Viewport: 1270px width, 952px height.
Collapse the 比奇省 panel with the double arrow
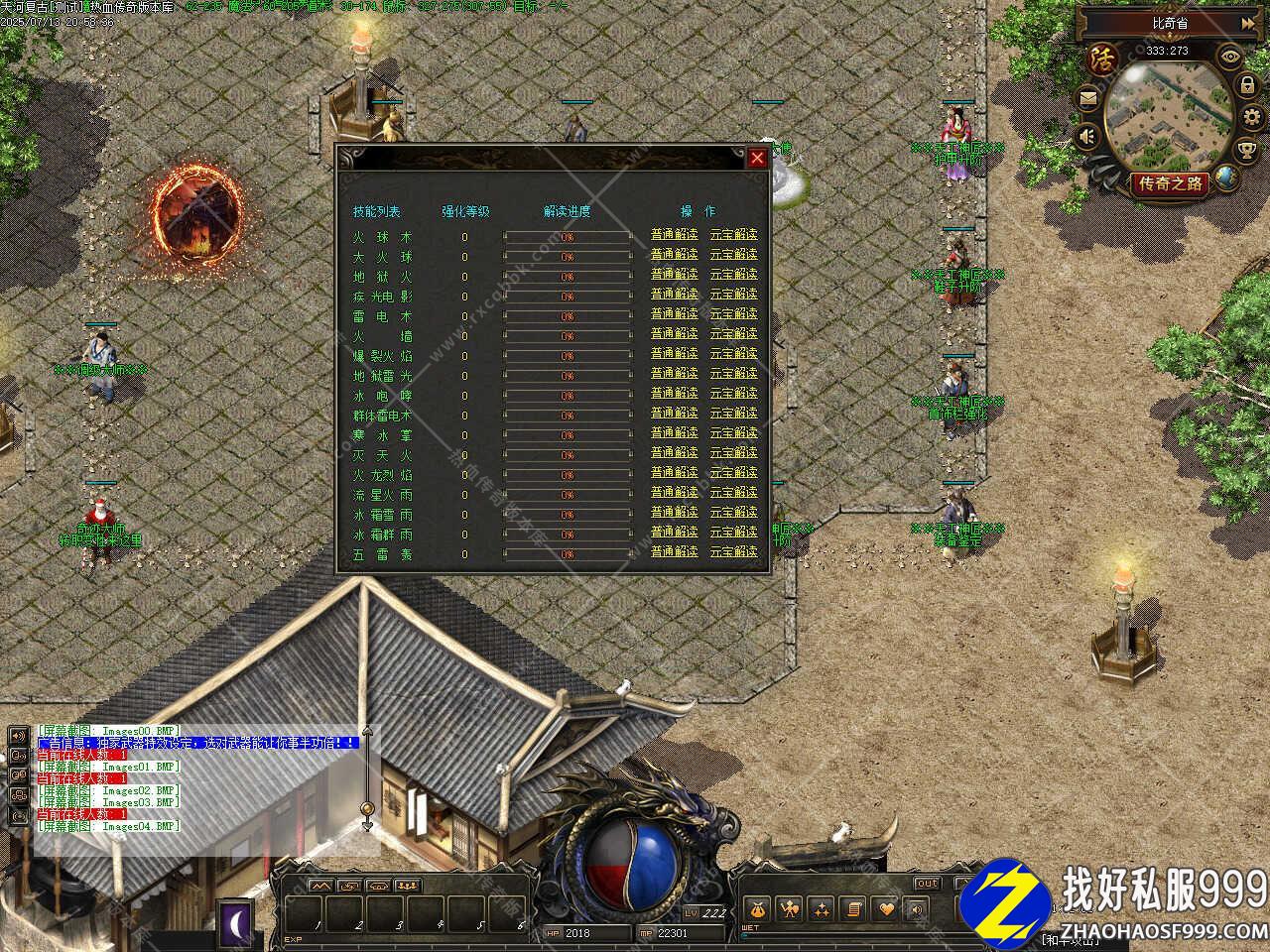pyautogui.click(x=1245, y=23)
